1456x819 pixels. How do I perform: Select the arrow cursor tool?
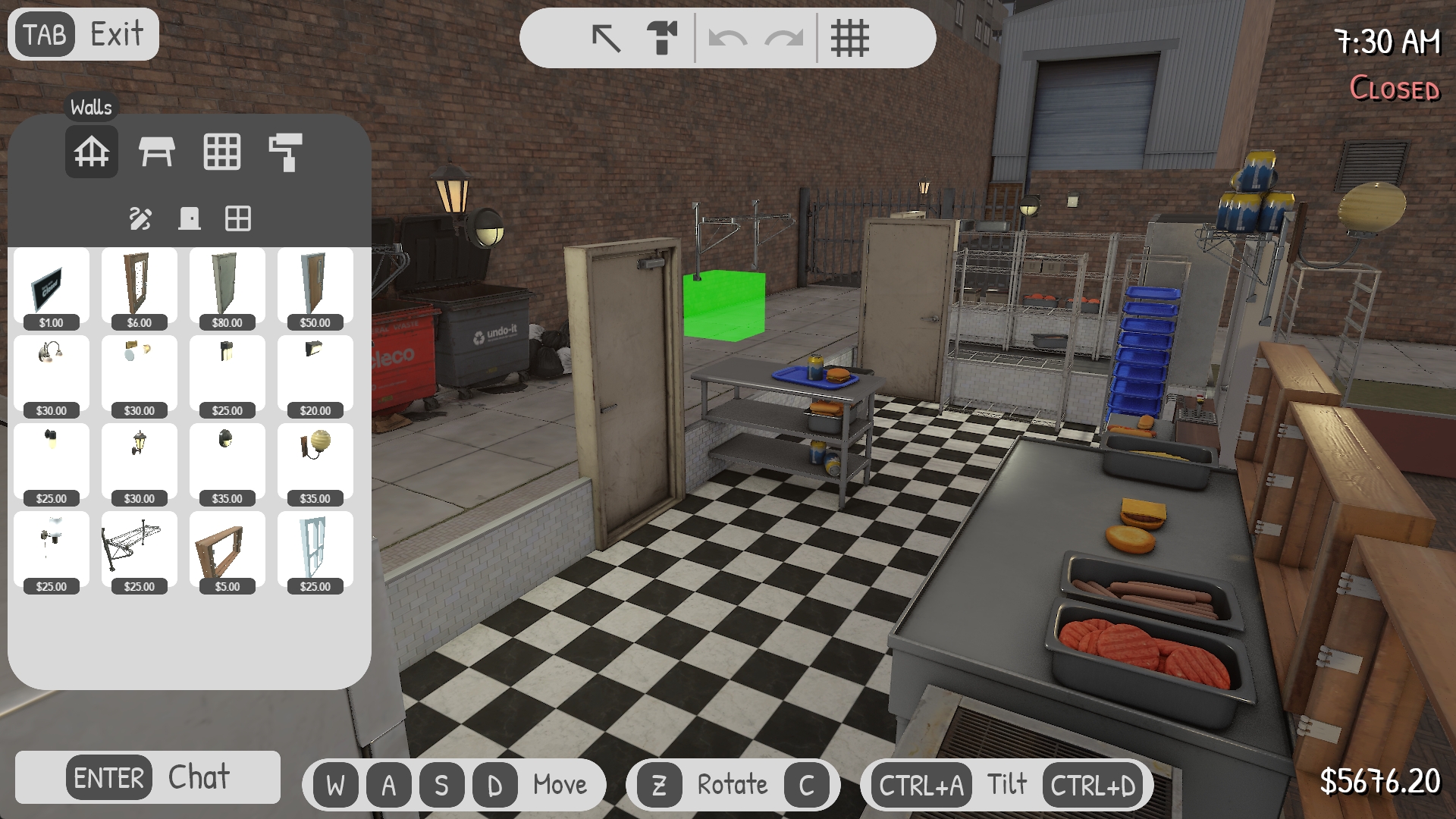(x=606, y=38)
